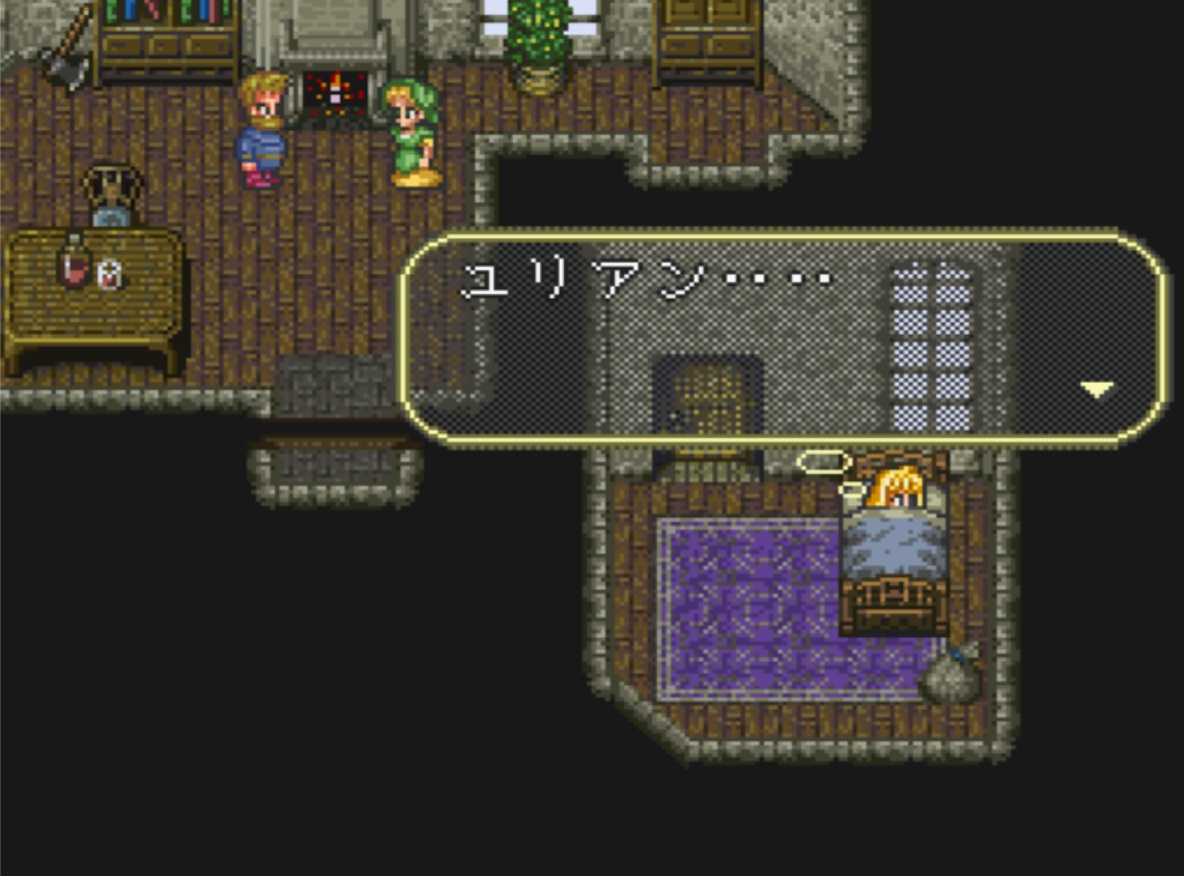Advance dialogue with the down arrow indicator
The image size is (1184, 876).
point(1097,389)
